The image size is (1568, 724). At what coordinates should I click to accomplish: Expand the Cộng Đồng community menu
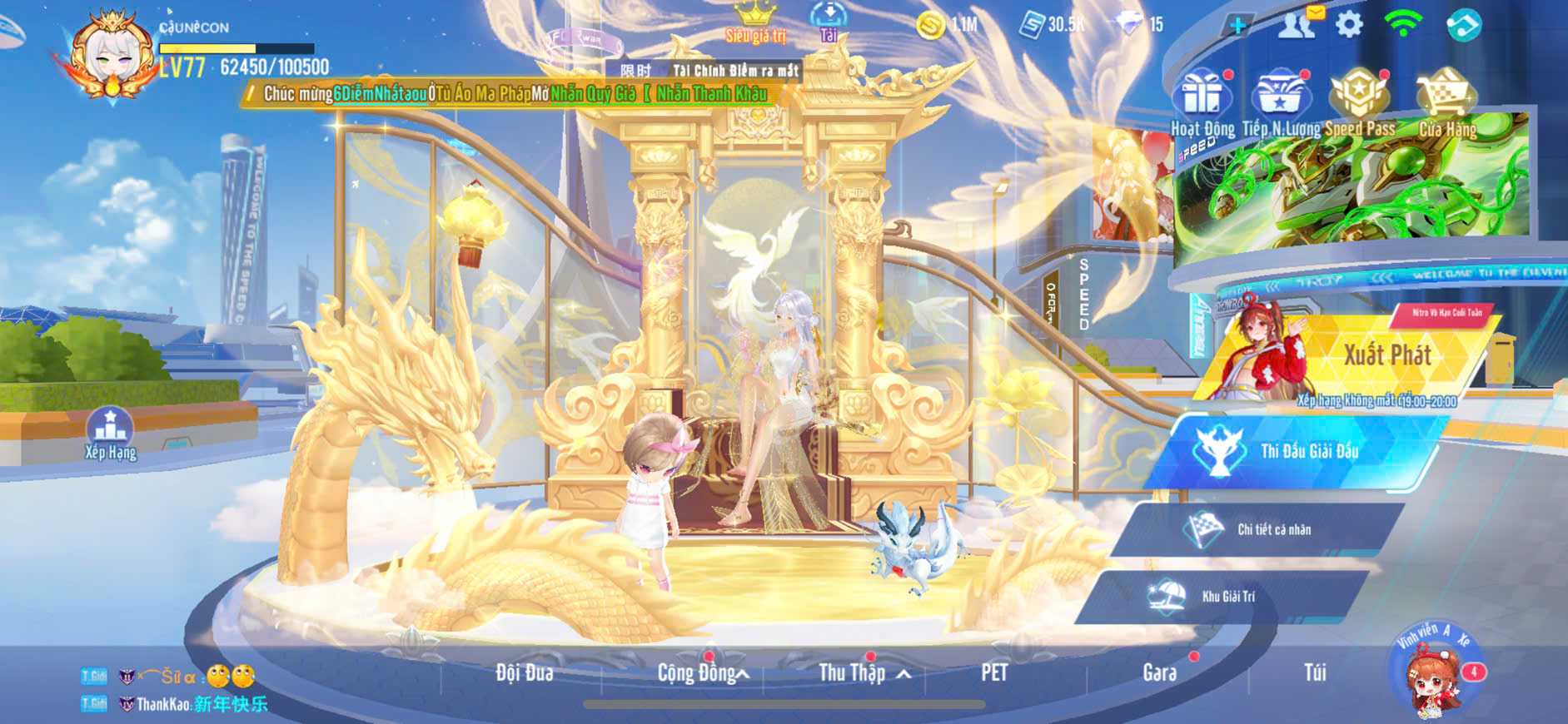click(701, 672)
